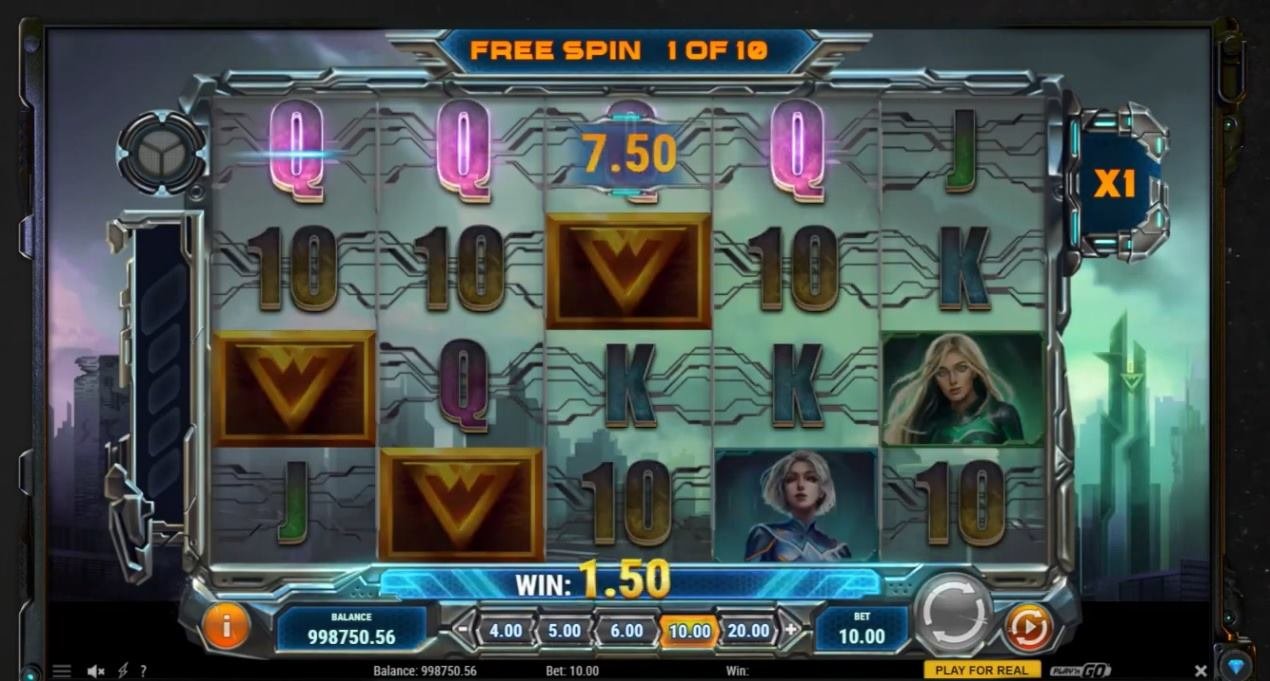Open the orange info paytable button
Viewport: 1270px width, 681px height.
226,627
